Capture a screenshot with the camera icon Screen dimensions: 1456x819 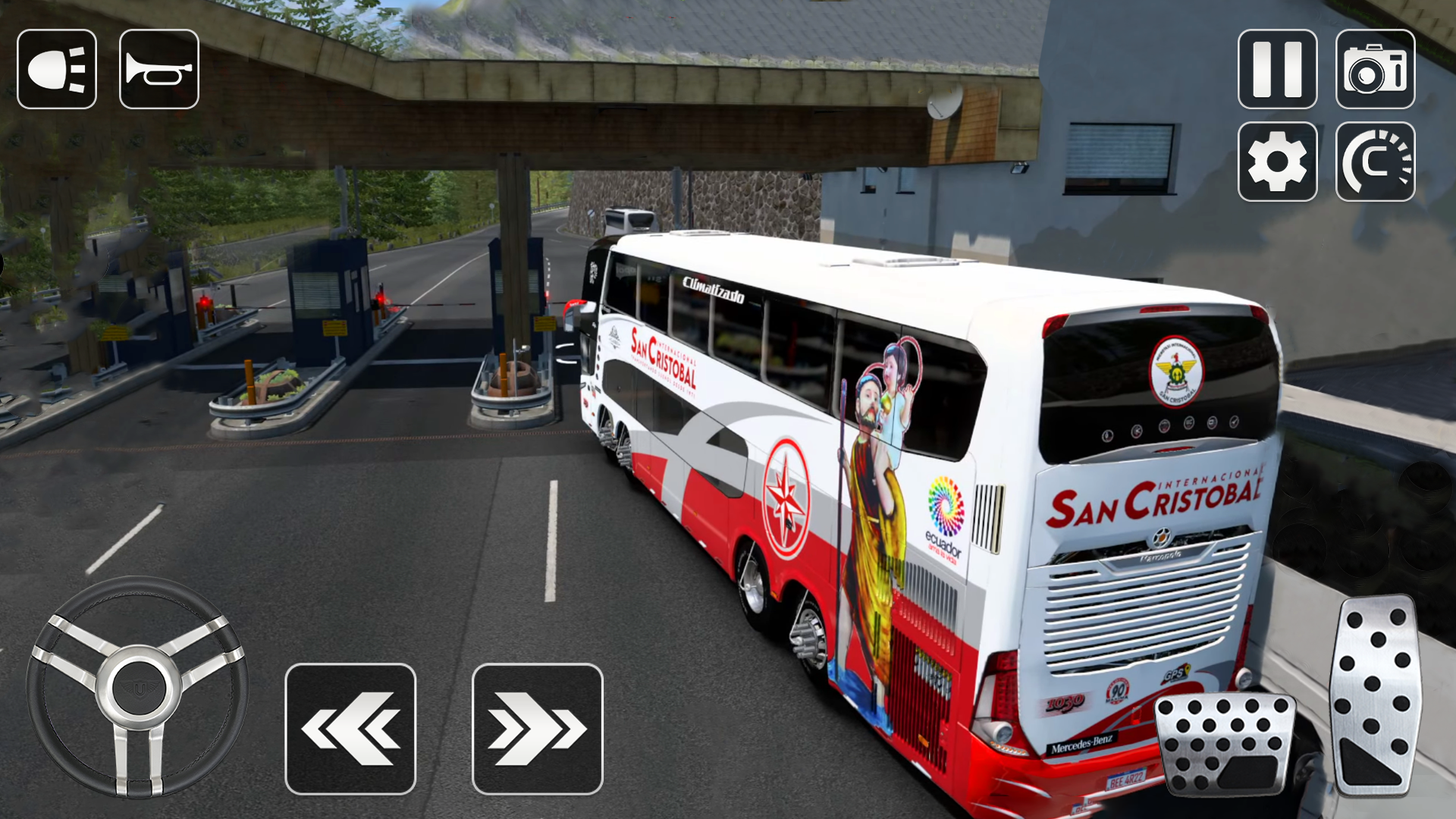point(1376,68)
